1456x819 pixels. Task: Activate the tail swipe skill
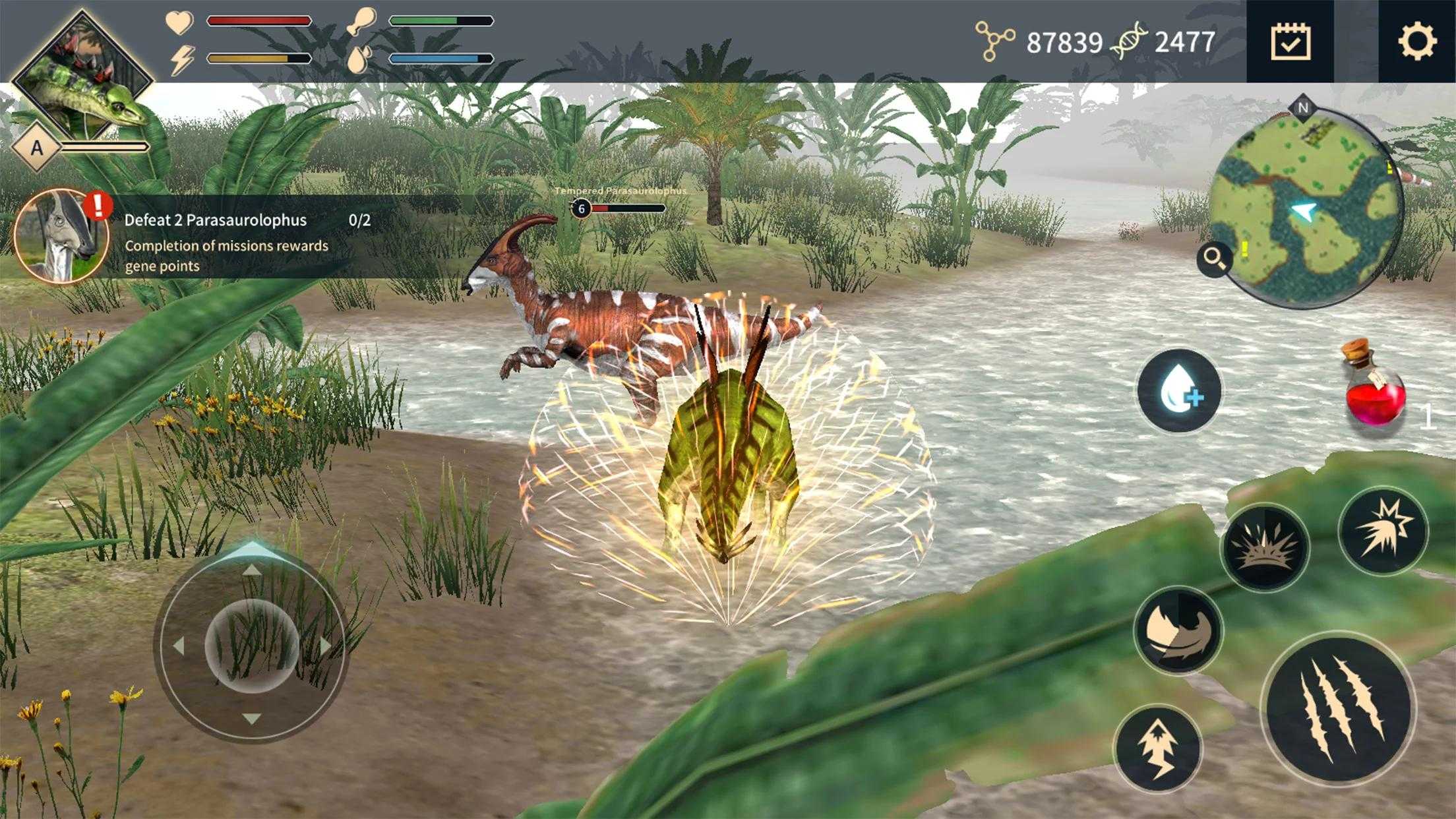[x=1178, y=630]
